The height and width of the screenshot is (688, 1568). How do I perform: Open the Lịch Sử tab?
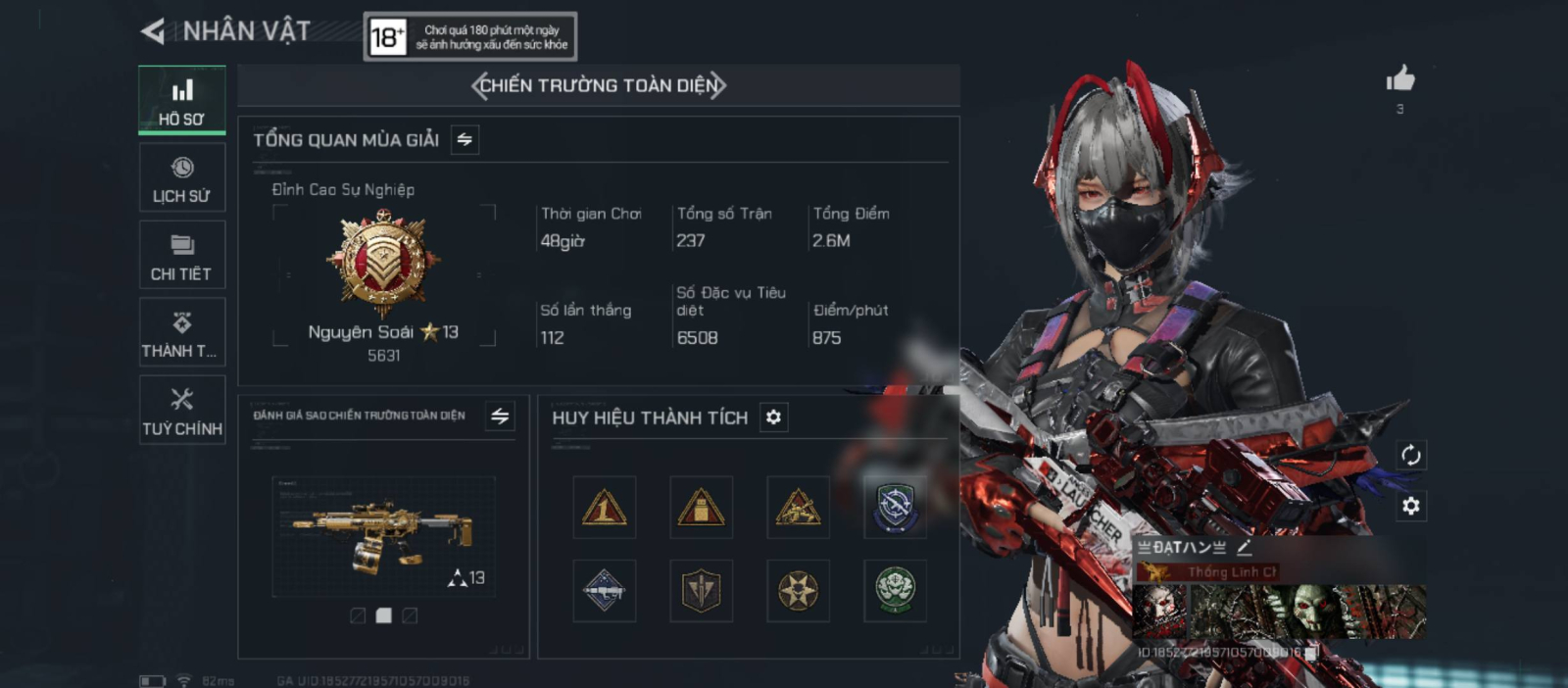(x=182, y=178)
